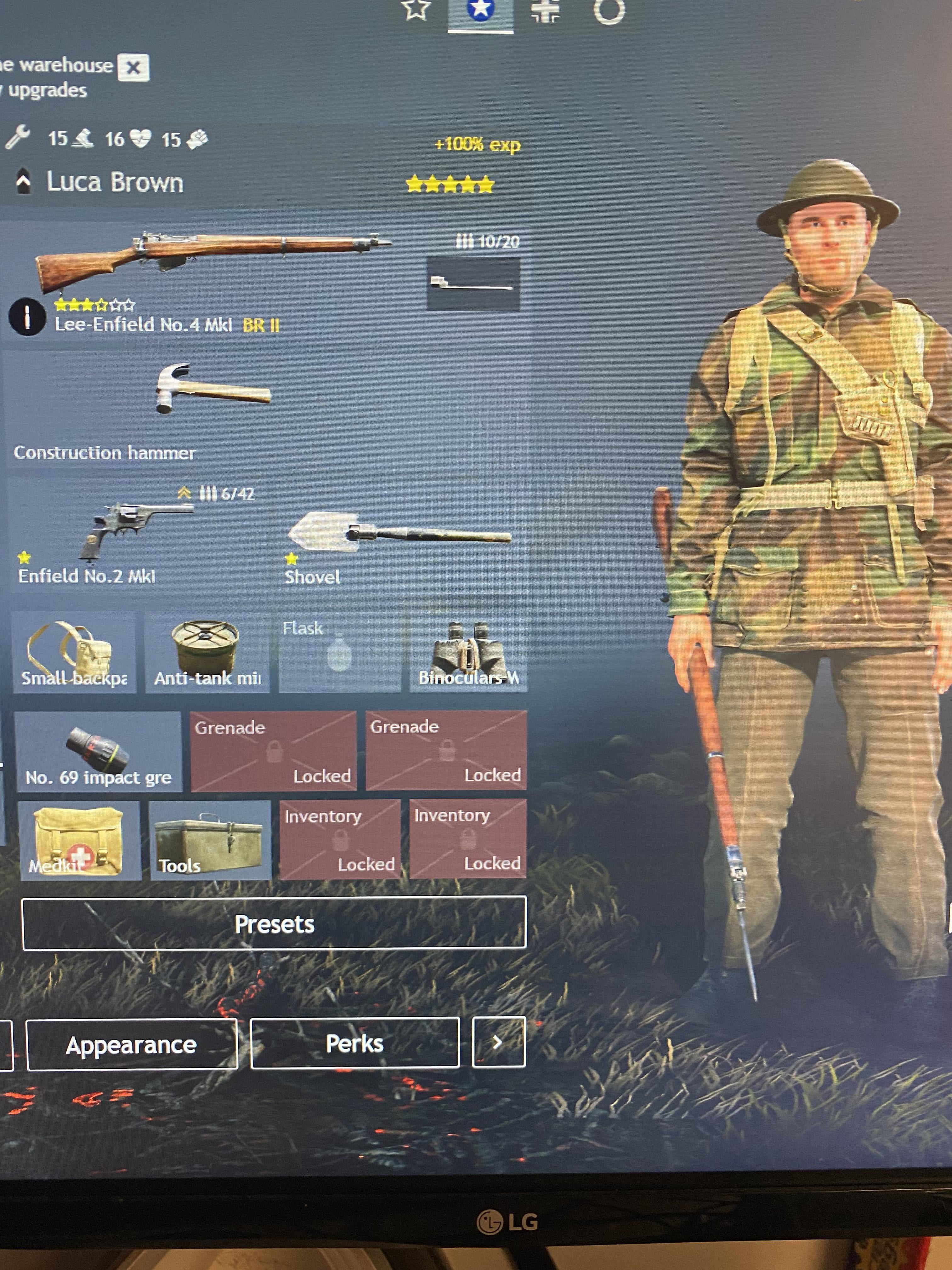Open the bayonet attachment slot
The width and height of the screenshot is (952, 1270).
point(473,283)
